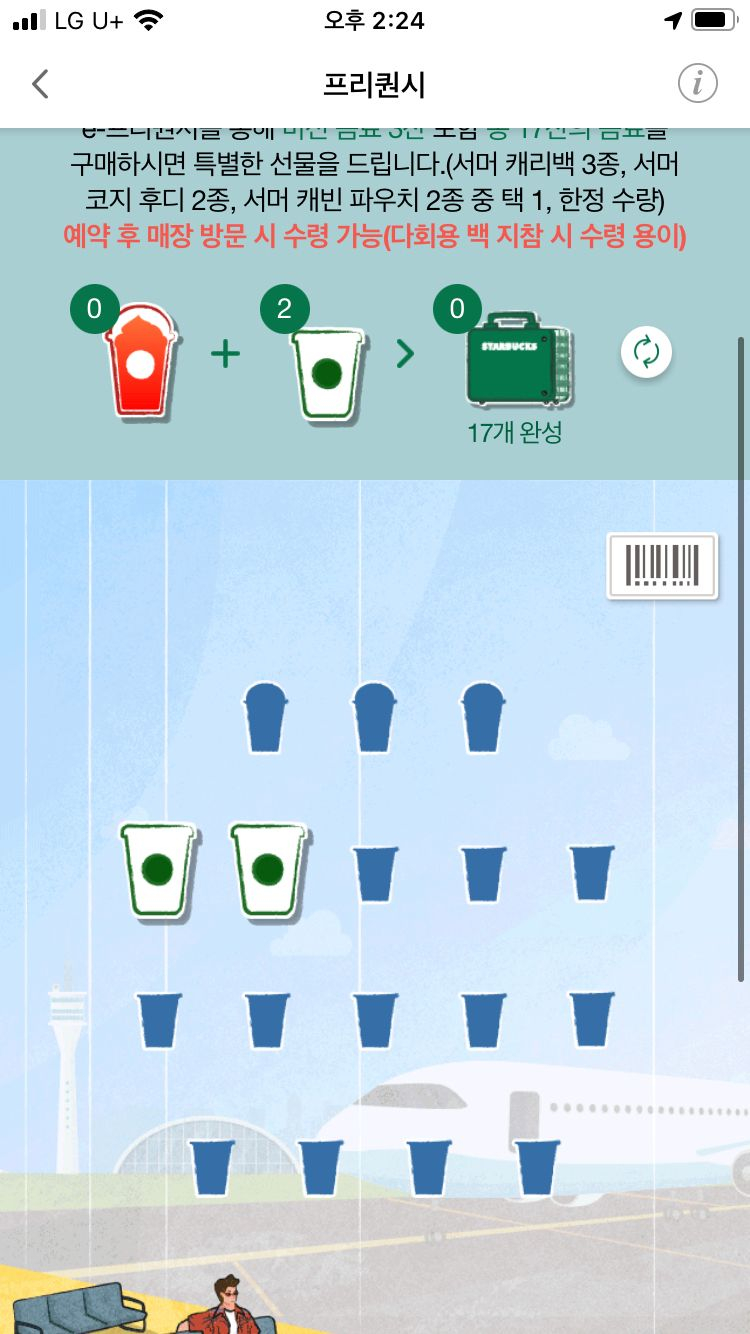The height and width of the screenshot is (1334, 750).
Task: Show the barcode card
Action: (662, 566)
